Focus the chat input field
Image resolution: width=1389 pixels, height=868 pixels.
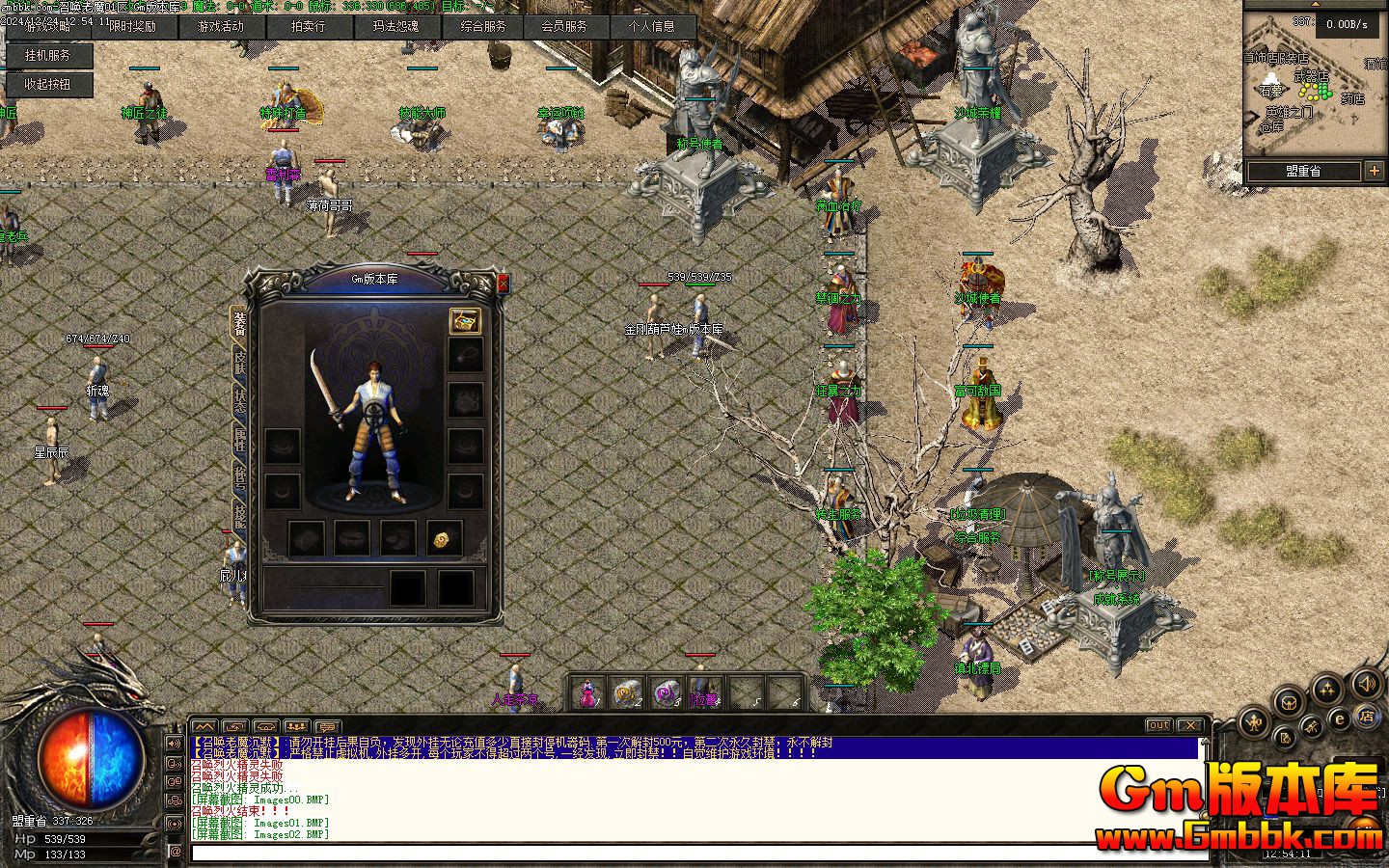point(675,853)
